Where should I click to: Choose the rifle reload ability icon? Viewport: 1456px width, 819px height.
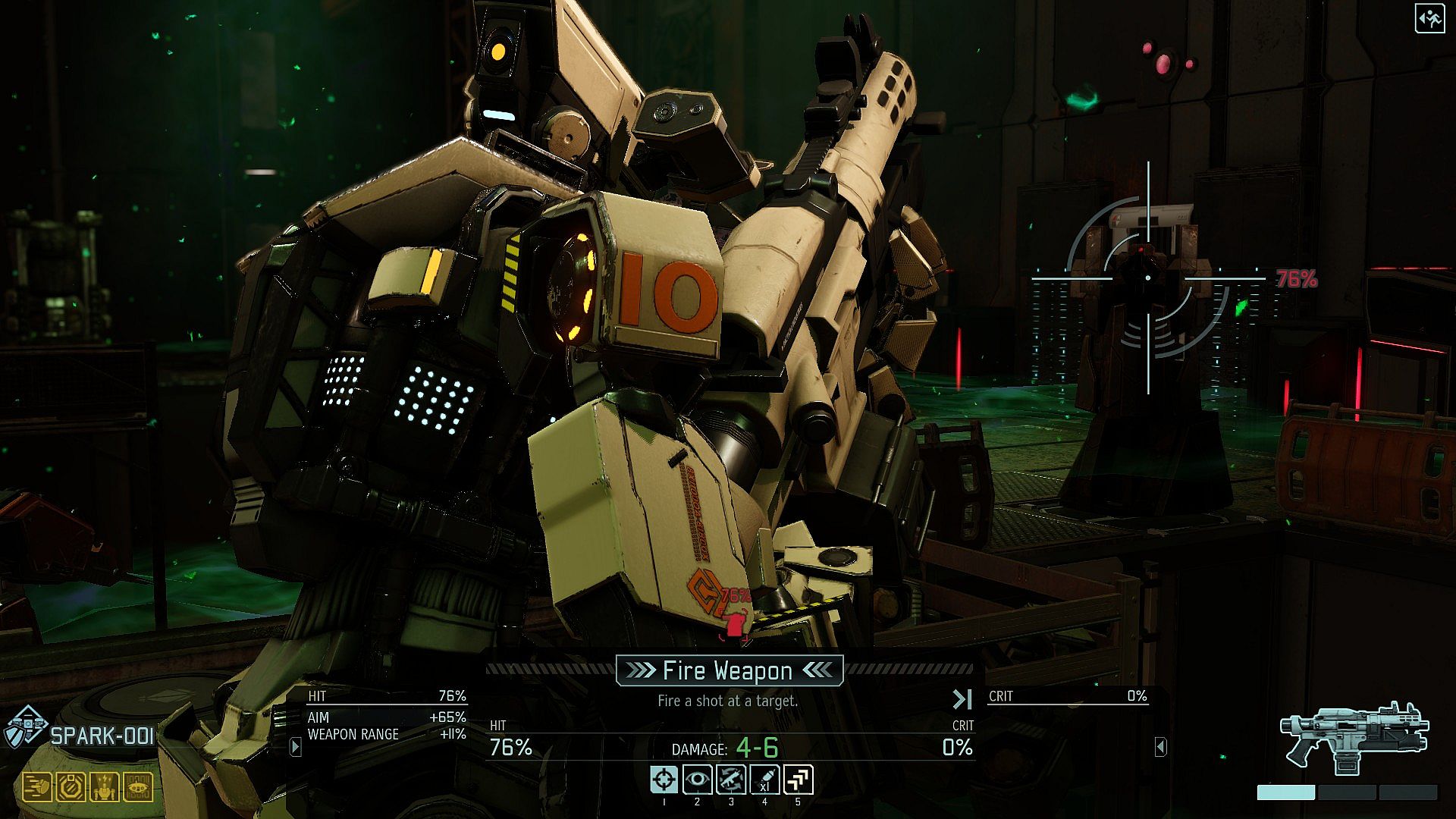click(731, 780)
